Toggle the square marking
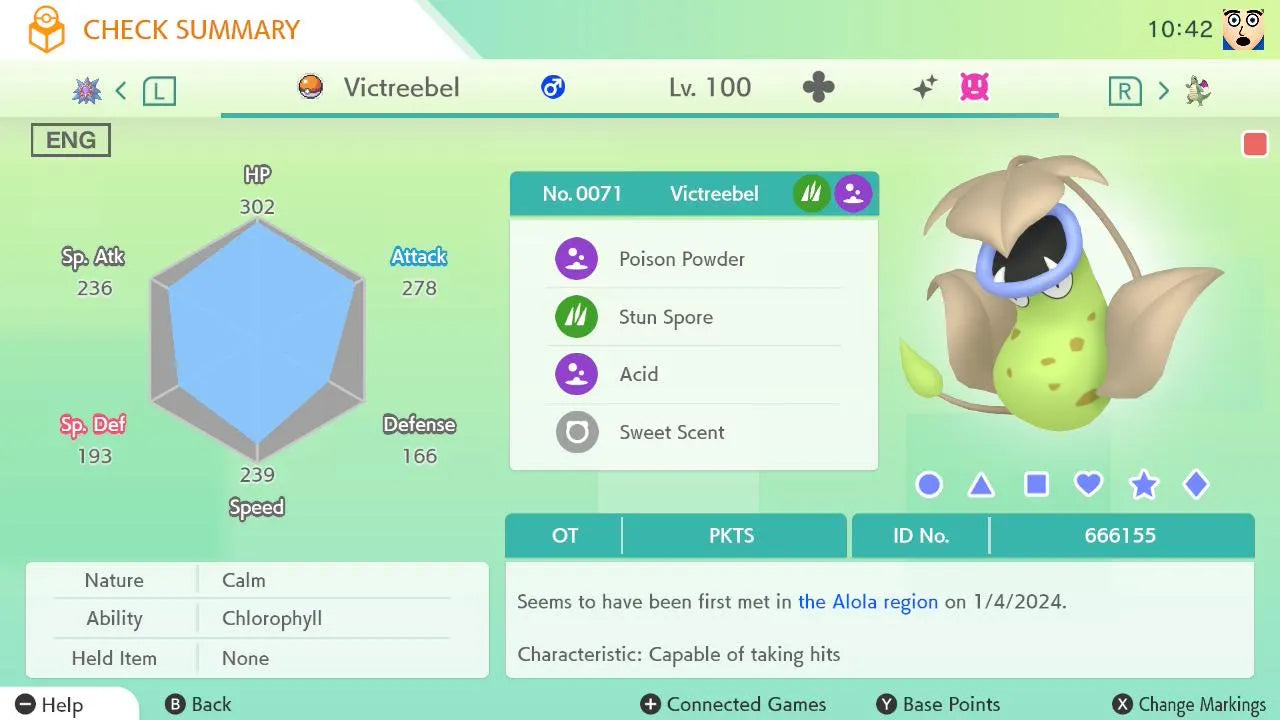 pos(1036,485)
